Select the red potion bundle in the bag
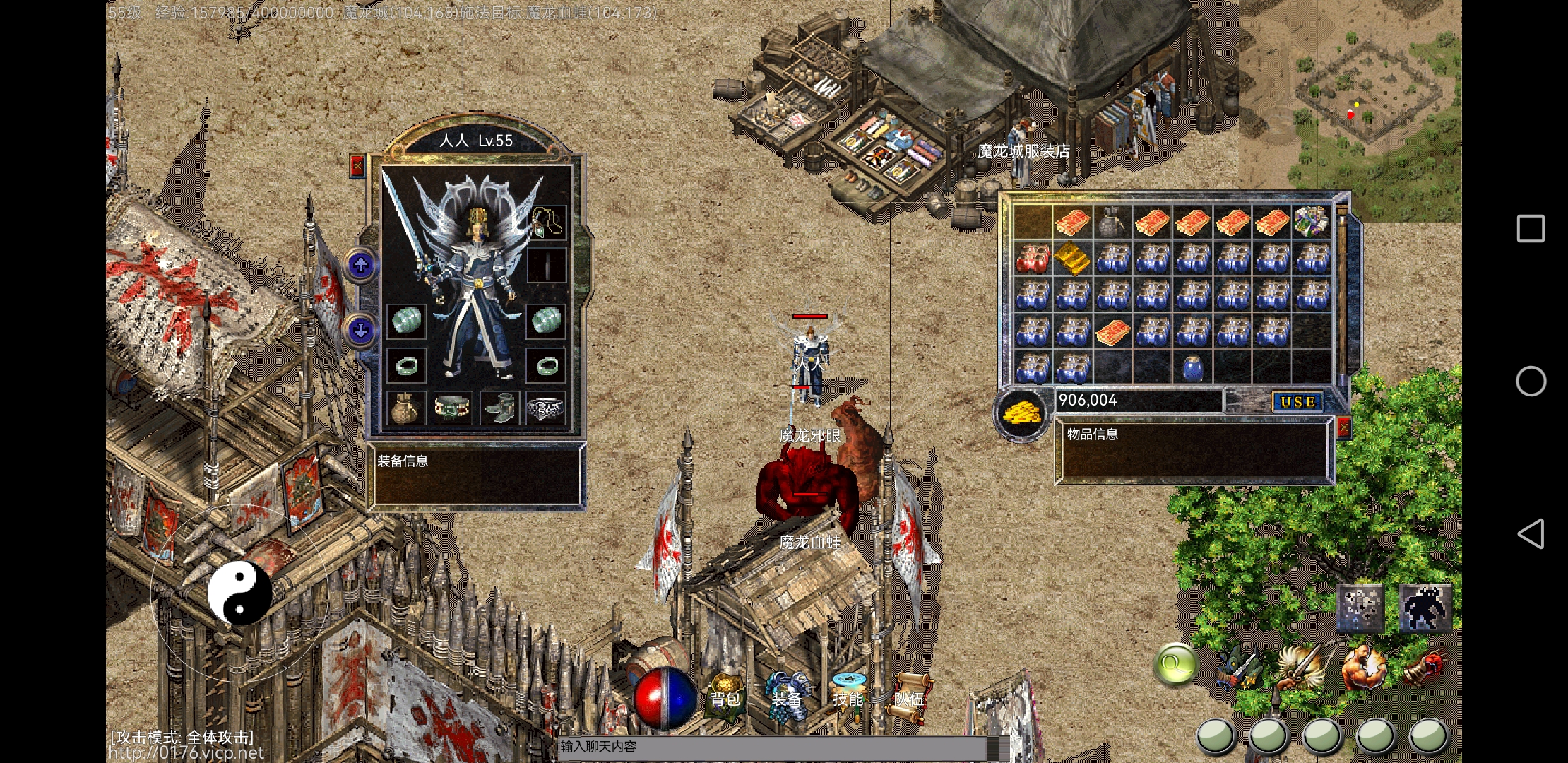The width and height of the screenshot is (1568, 763). [1033, 258]
